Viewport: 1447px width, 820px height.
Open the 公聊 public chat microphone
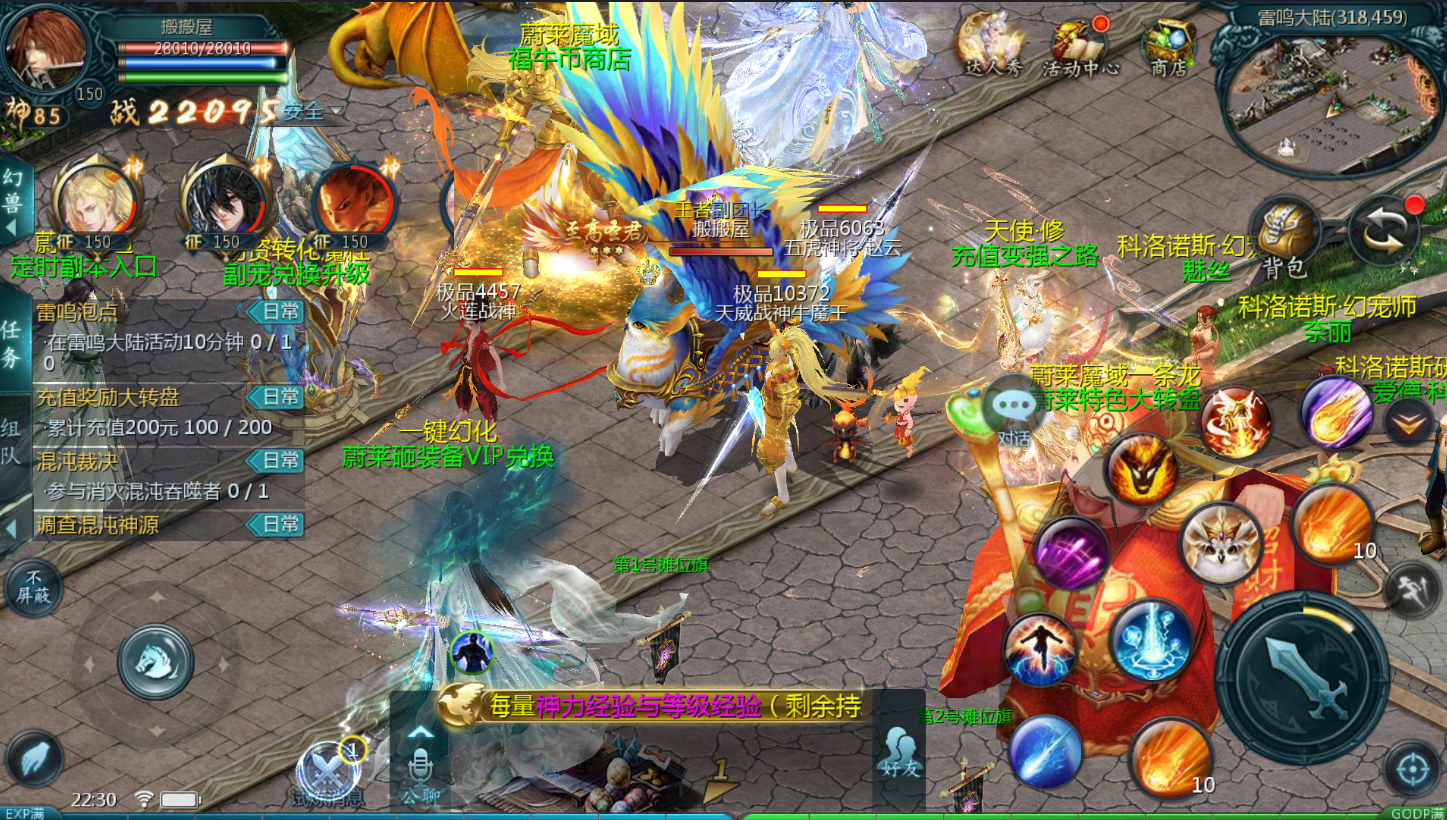[419, 765]
